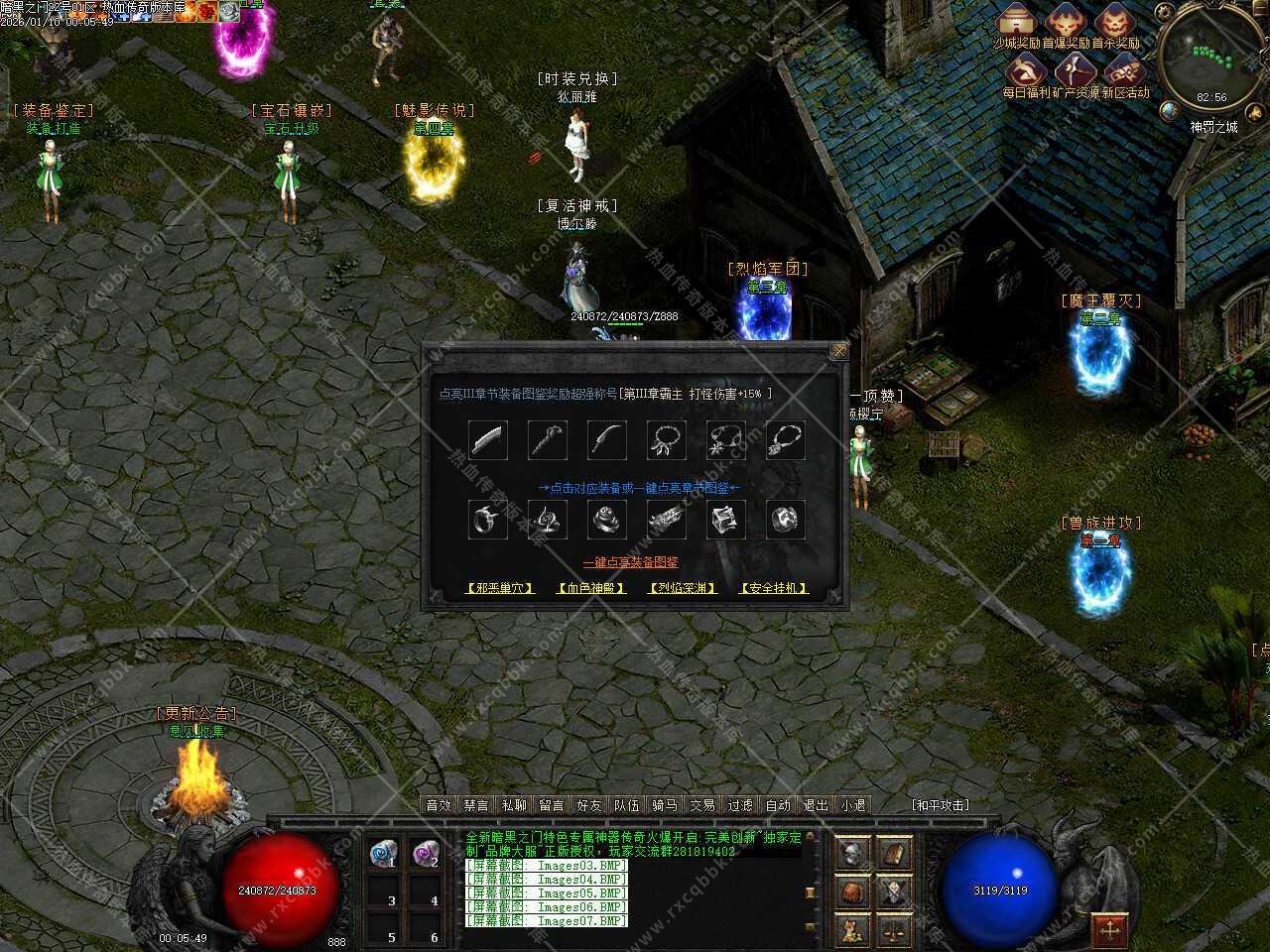
Task: Toggle the 音效 sound button
Action: click(439, 805)
